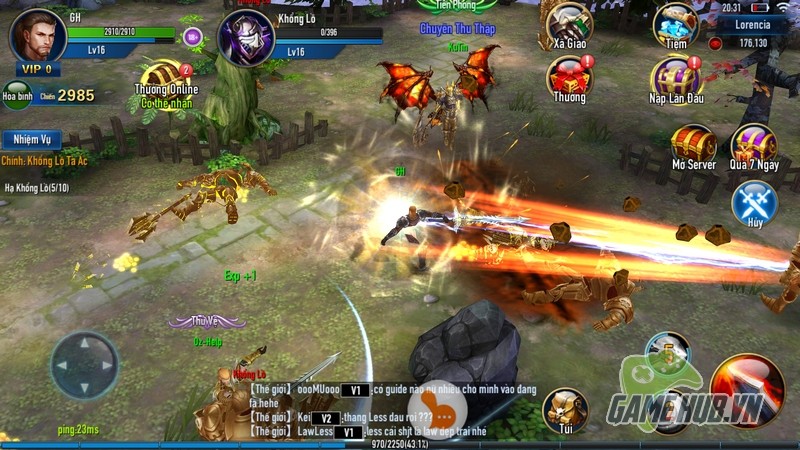Open the Túi bag inventory
Screen dimensions: 800x450
(565, 410)
